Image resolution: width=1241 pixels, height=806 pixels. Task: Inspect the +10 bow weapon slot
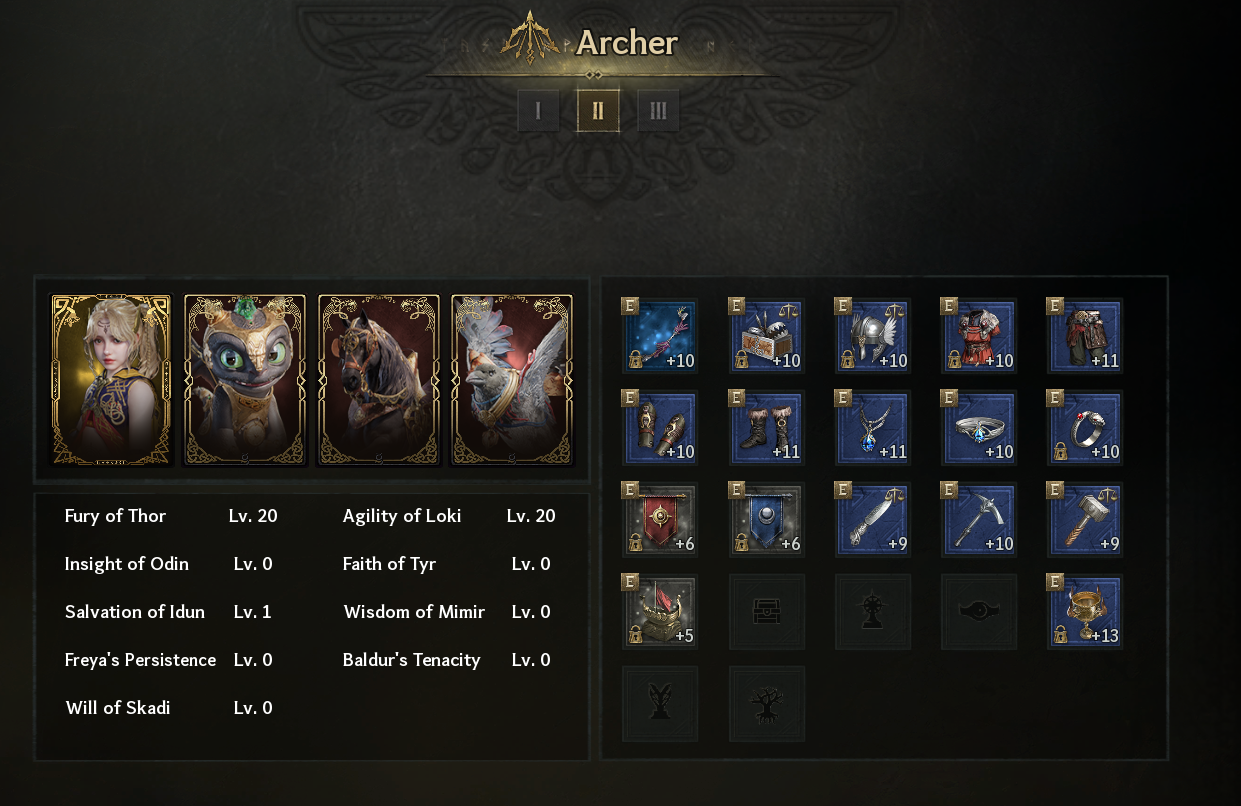(x=660, y=336)
